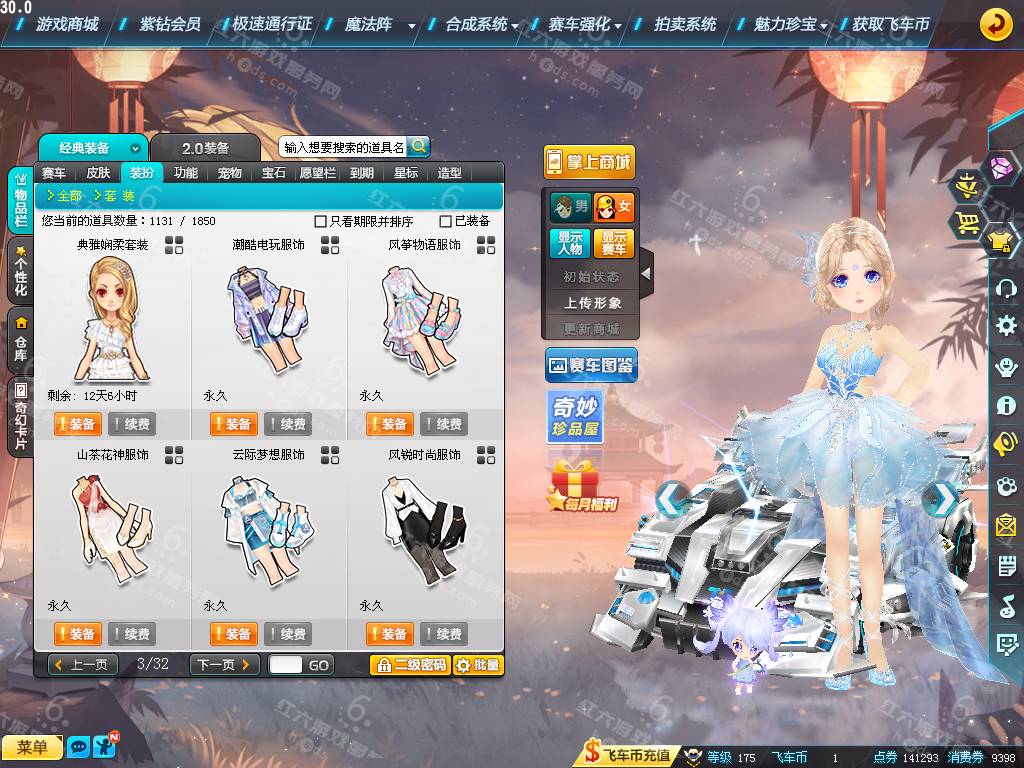Image resolution: width=1024 pixels, height=768 pixels.
Task: Open the 二级密码 secondary password button
Action: click(x=409, y=664)
